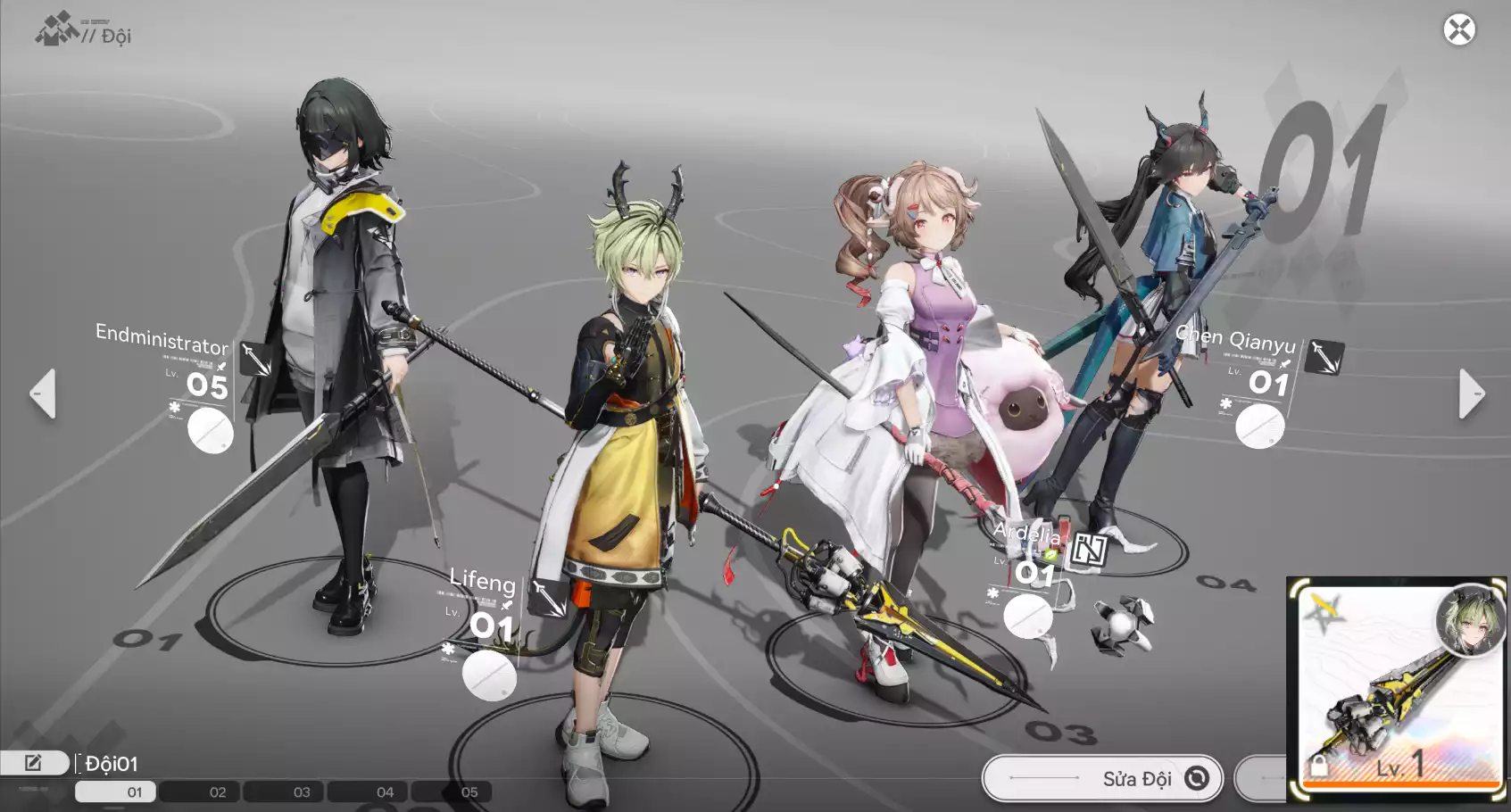Switch to team tab 05
1511x812 pixels.
(x=469, y=791)
